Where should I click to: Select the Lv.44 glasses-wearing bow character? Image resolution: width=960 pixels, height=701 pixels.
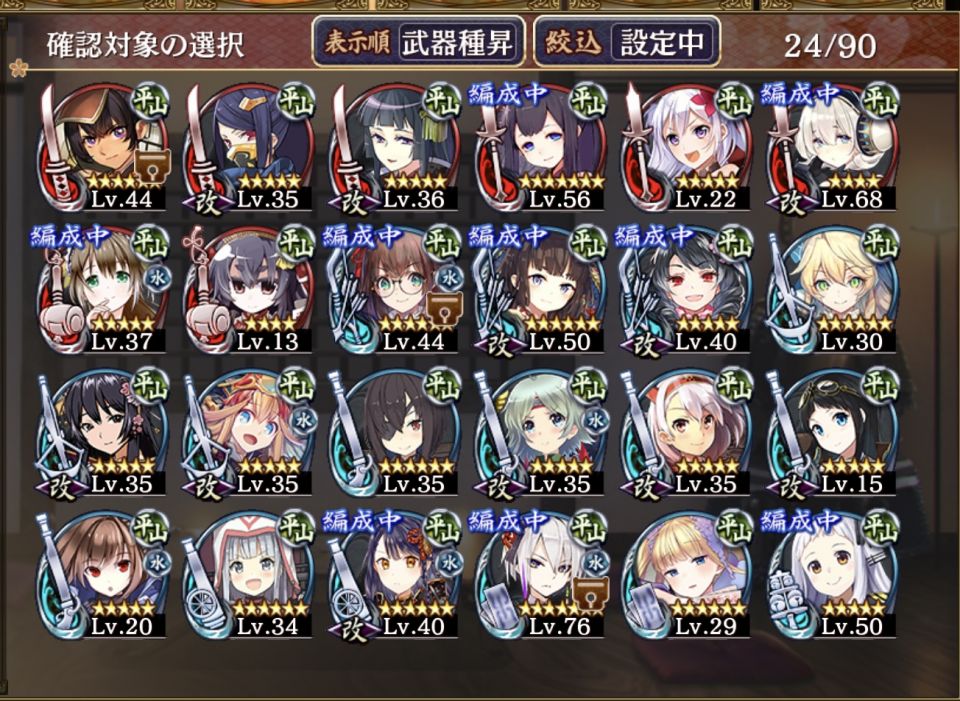(394, 291)
